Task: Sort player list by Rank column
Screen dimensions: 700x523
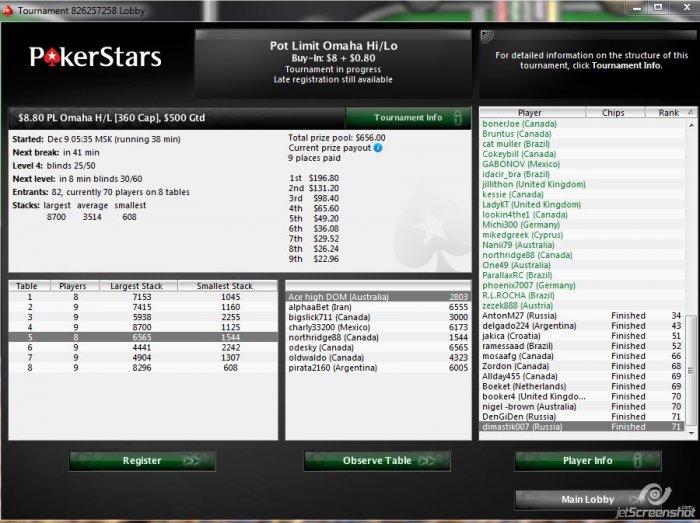Action: tap(668, 113)
